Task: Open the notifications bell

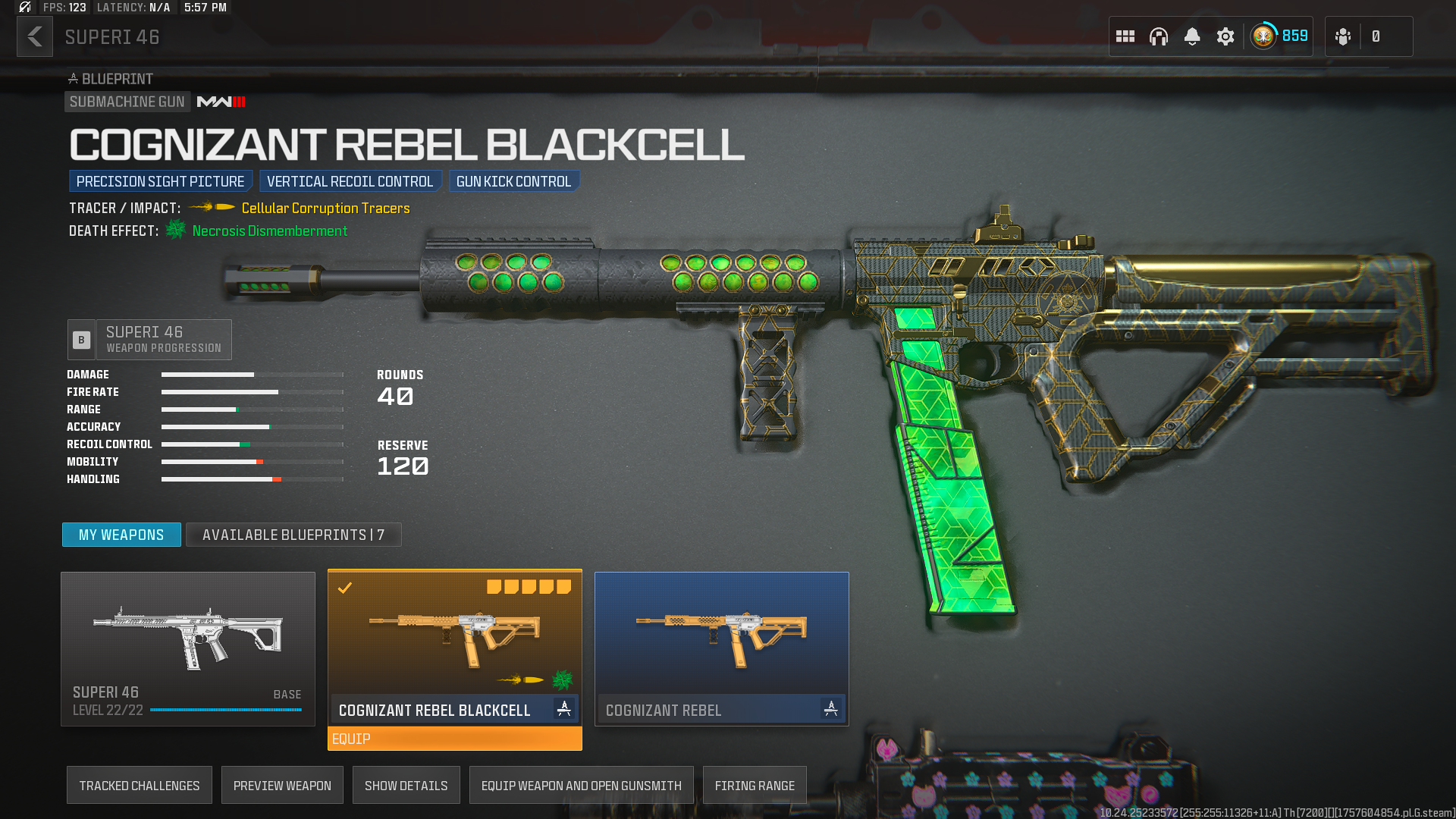Action: pyautogui.click(x=1192, y=36)
